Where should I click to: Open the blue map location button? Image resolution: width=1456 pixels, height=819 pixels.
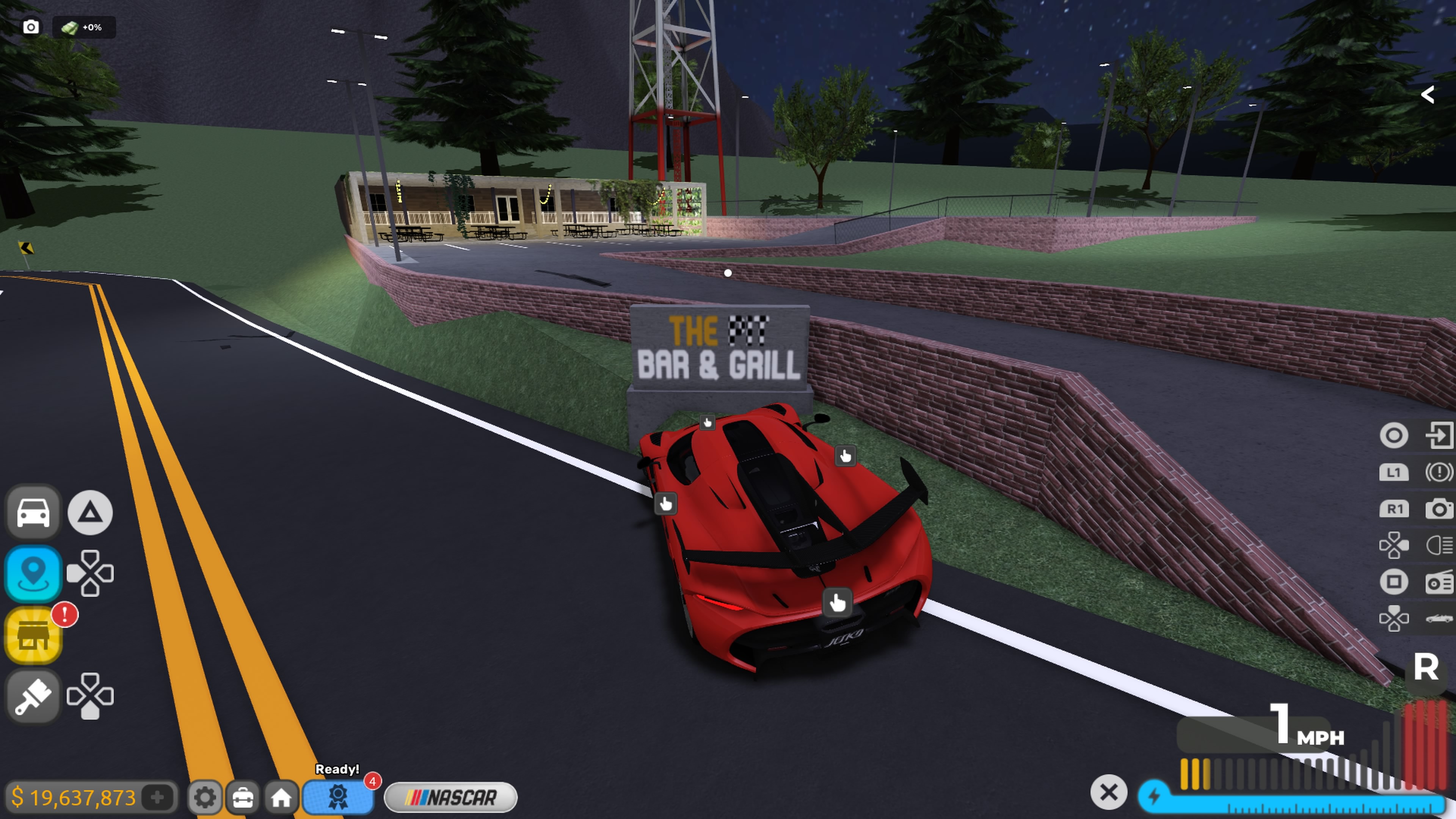click(x=33, y=573)
